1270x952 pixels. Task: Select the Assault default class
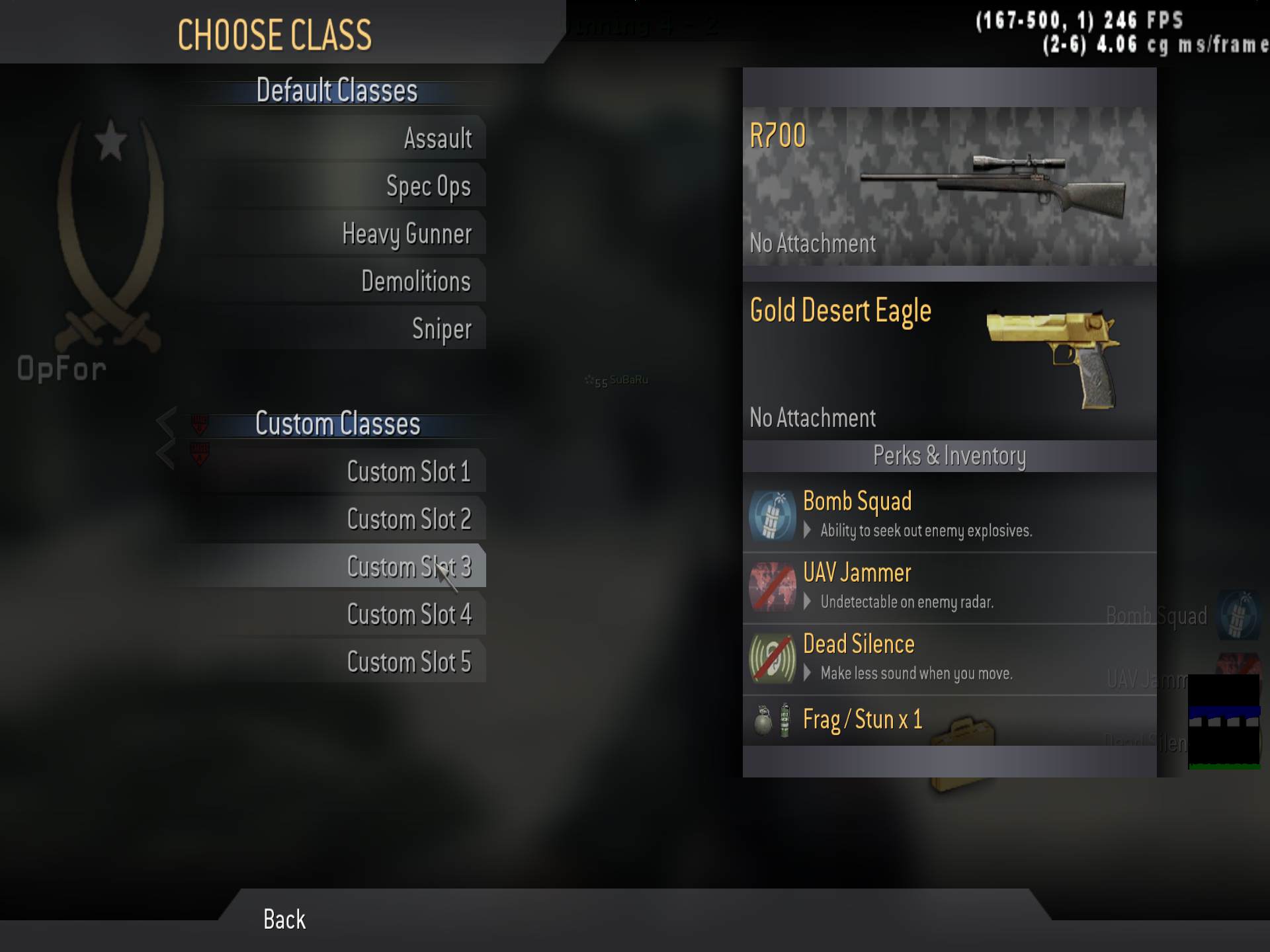[x=439, y=139]
